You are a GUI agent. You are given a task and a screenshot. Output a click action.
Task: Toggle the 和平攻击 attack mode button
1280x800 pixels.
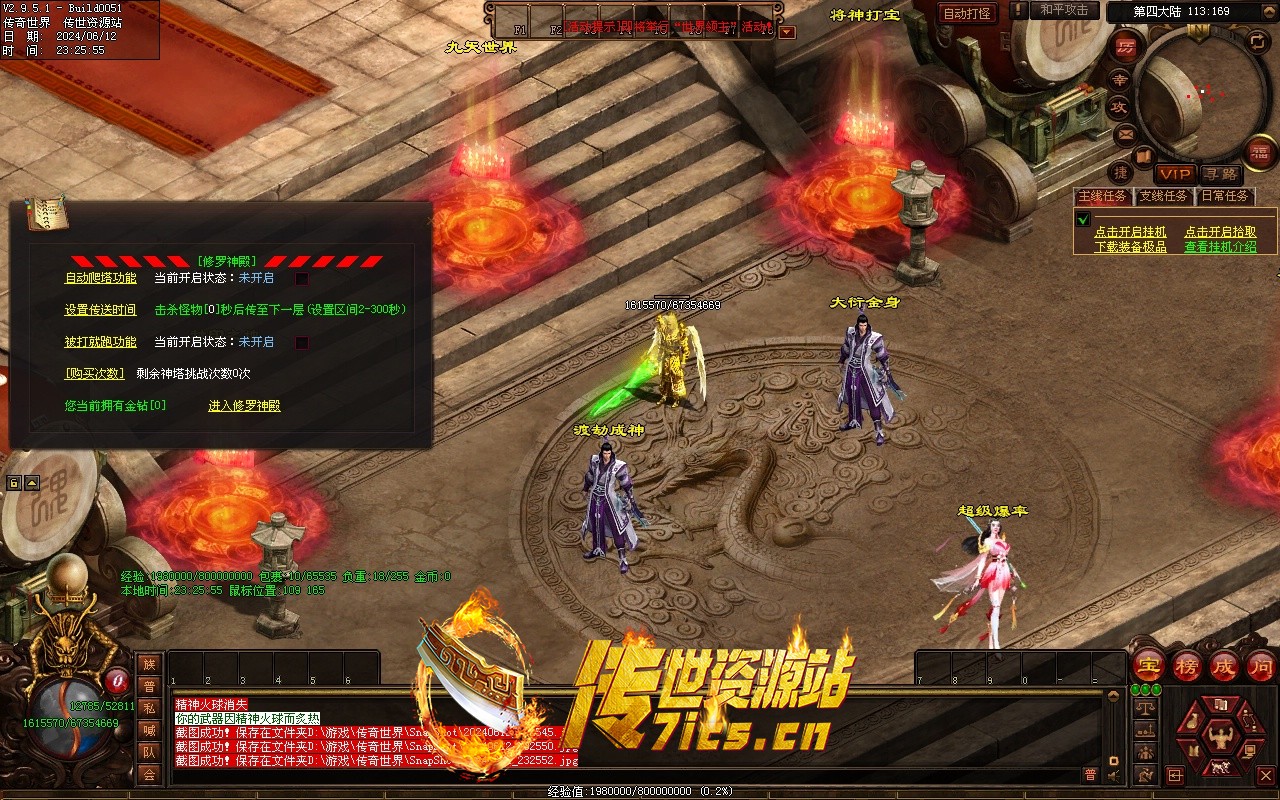(x=1064, y=10)
